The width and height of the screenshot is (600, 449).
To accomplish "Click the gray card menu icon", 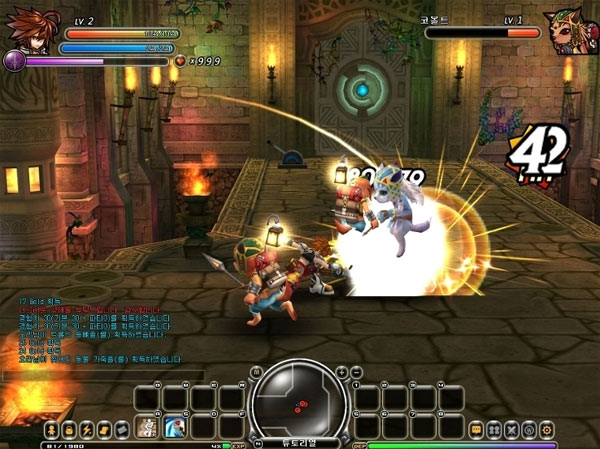I will click(121, 429).
